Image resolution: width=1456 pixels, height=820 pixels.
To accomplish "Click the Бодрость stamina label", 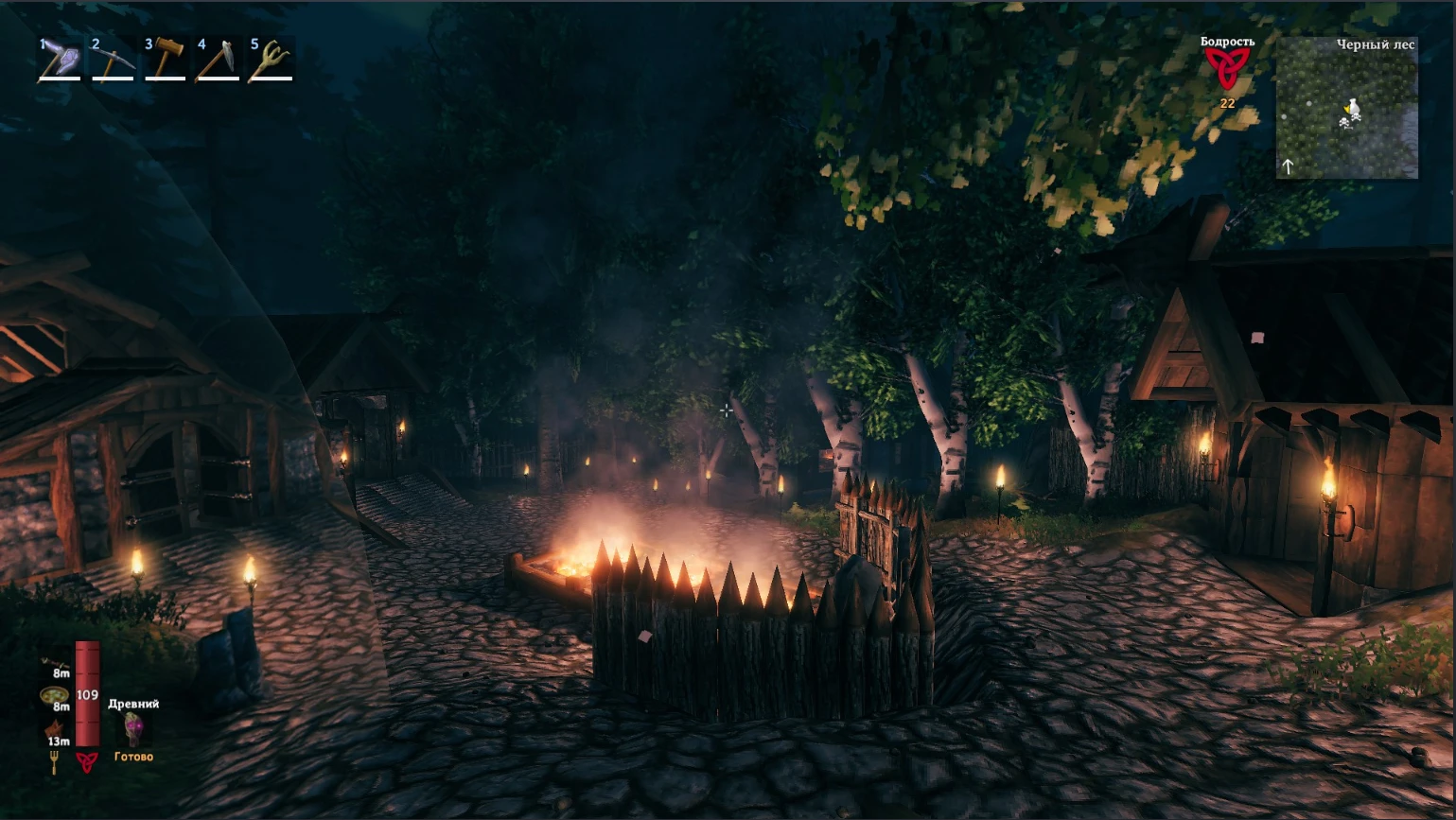I will tap(1227, 42).
